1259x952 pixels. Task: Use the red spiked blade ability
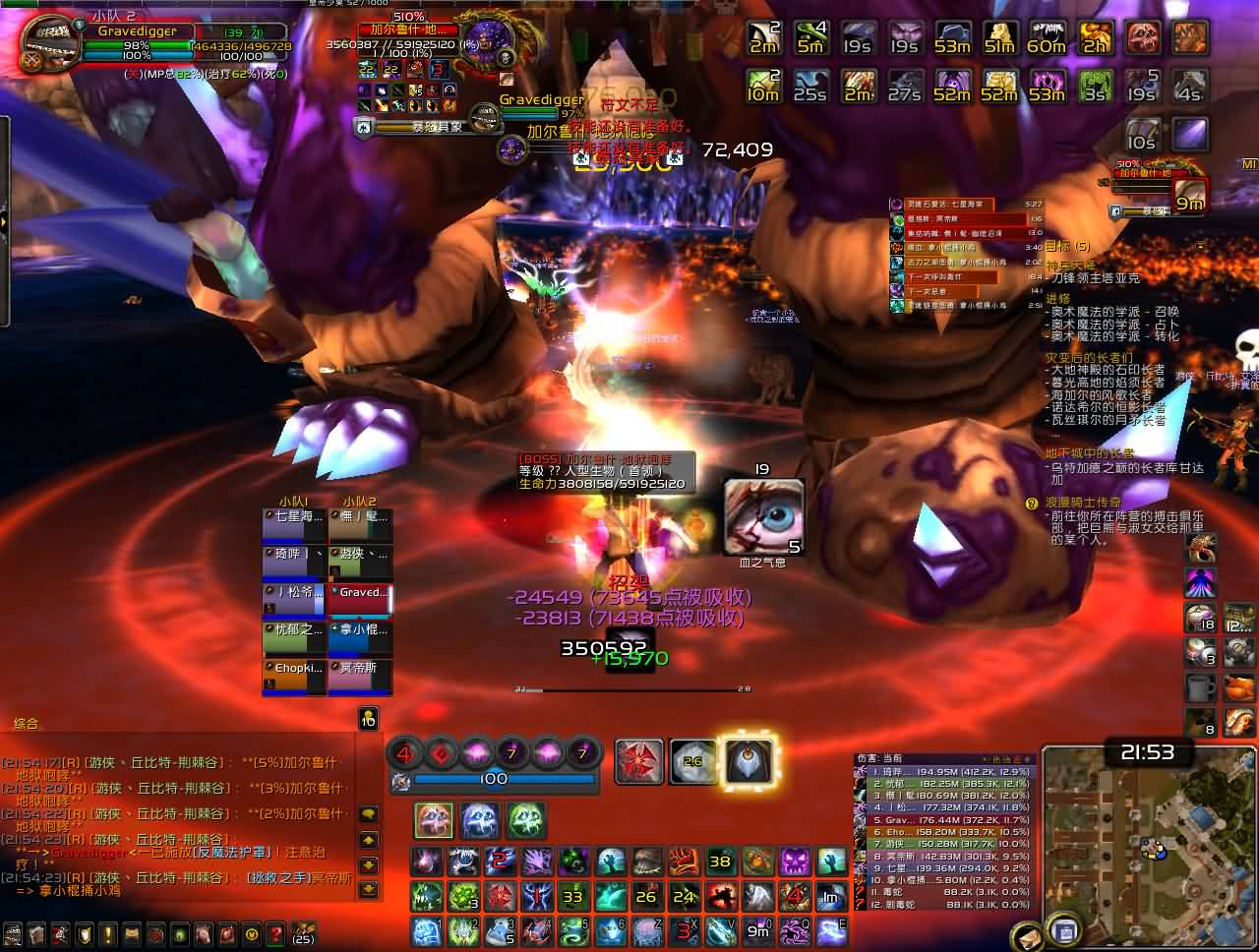tap(639, 760)
